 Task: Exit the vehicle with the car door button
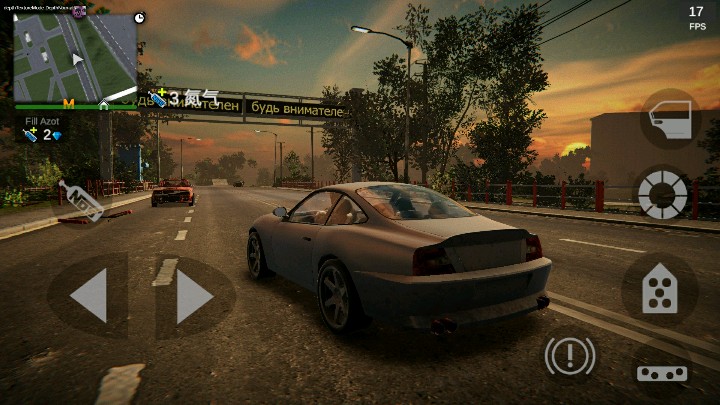[670, 120]
